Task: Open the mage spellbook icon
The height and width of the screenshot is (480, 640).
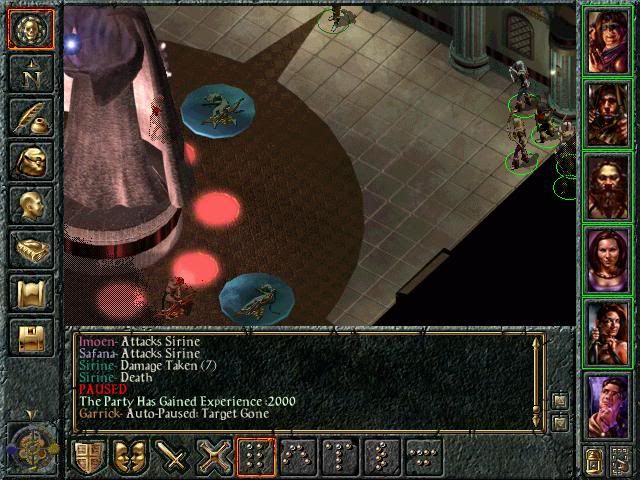Action: click(x=31, y=249)
